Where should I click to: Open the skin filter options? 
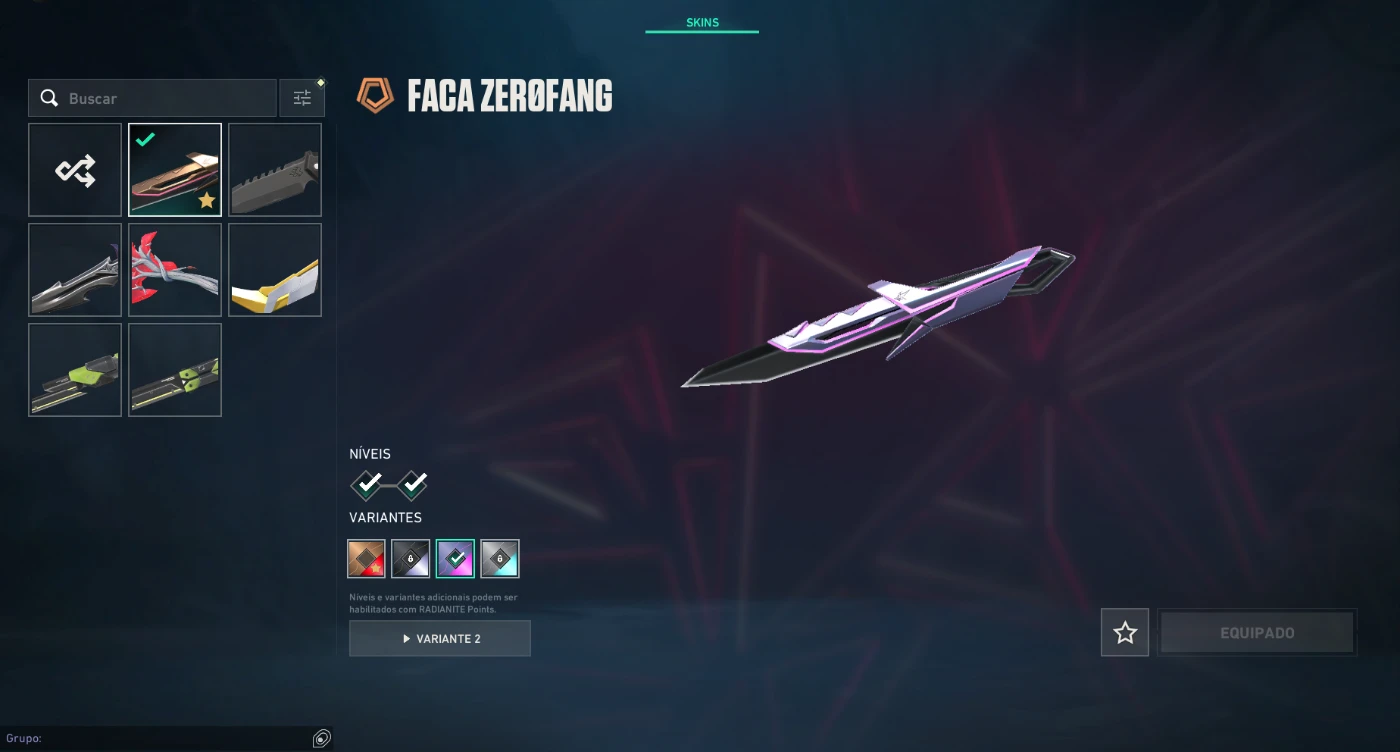(x=302, y=98)
